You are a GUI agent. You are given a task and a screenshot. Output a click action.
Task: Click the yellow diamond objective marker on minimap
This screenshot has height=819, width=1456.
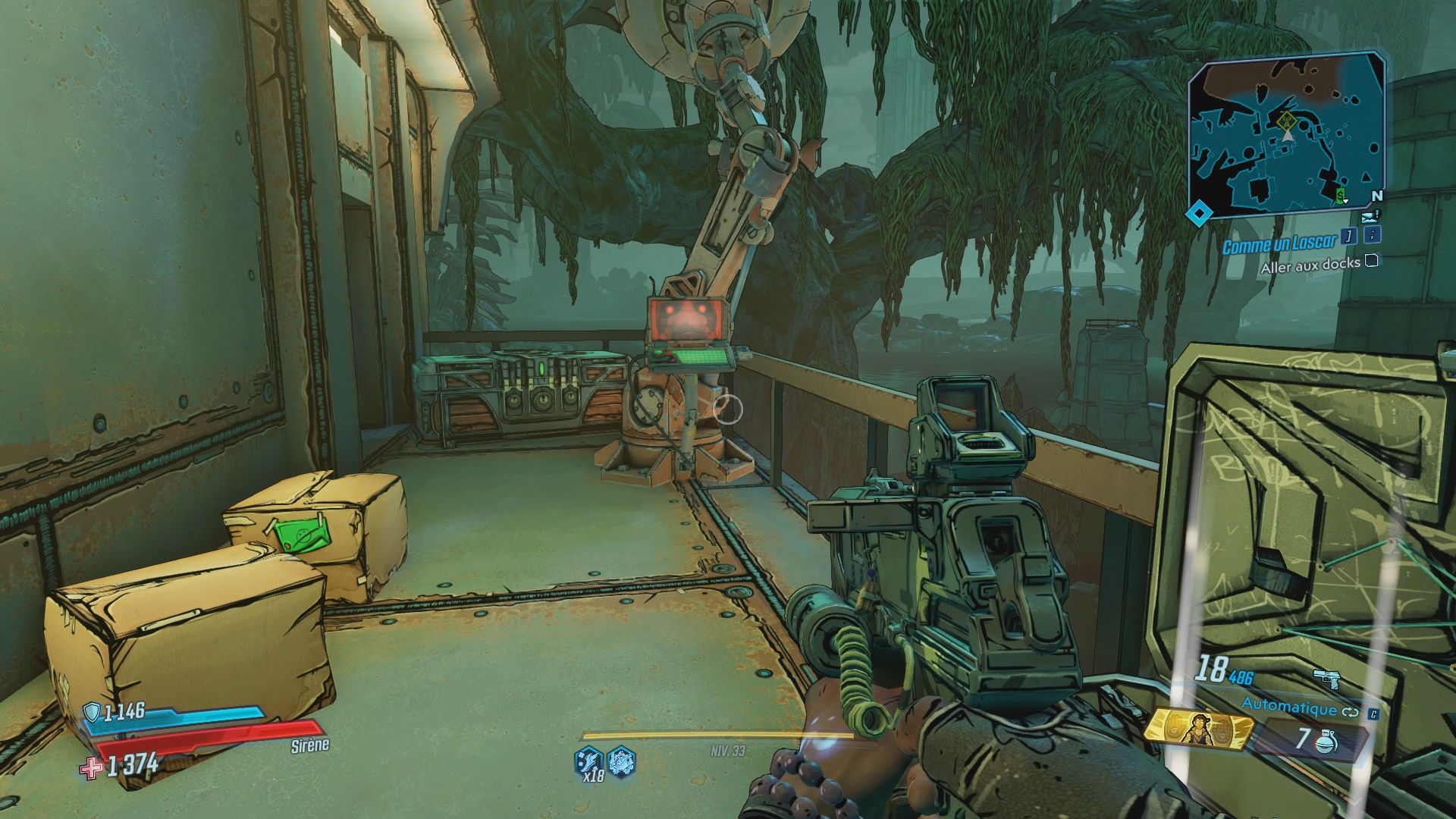pos(1286,120)
